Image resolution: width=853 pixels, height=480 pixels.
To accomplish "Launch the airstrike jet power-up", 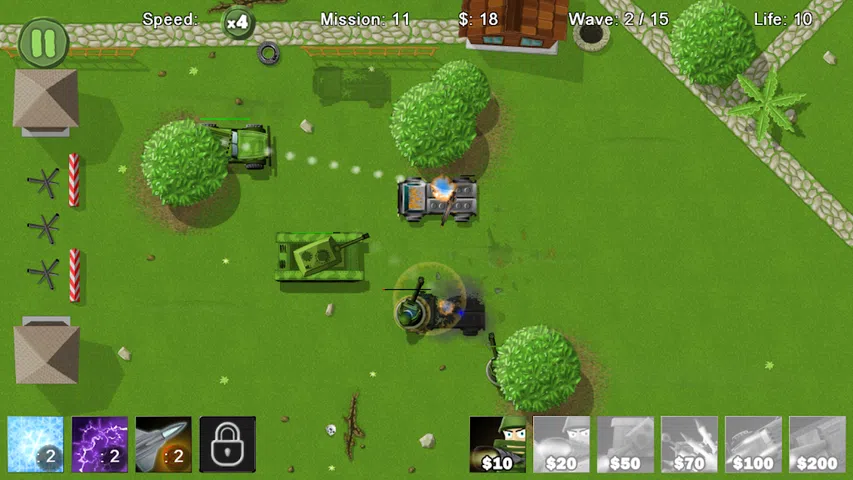I will click(x=163, y=444).
